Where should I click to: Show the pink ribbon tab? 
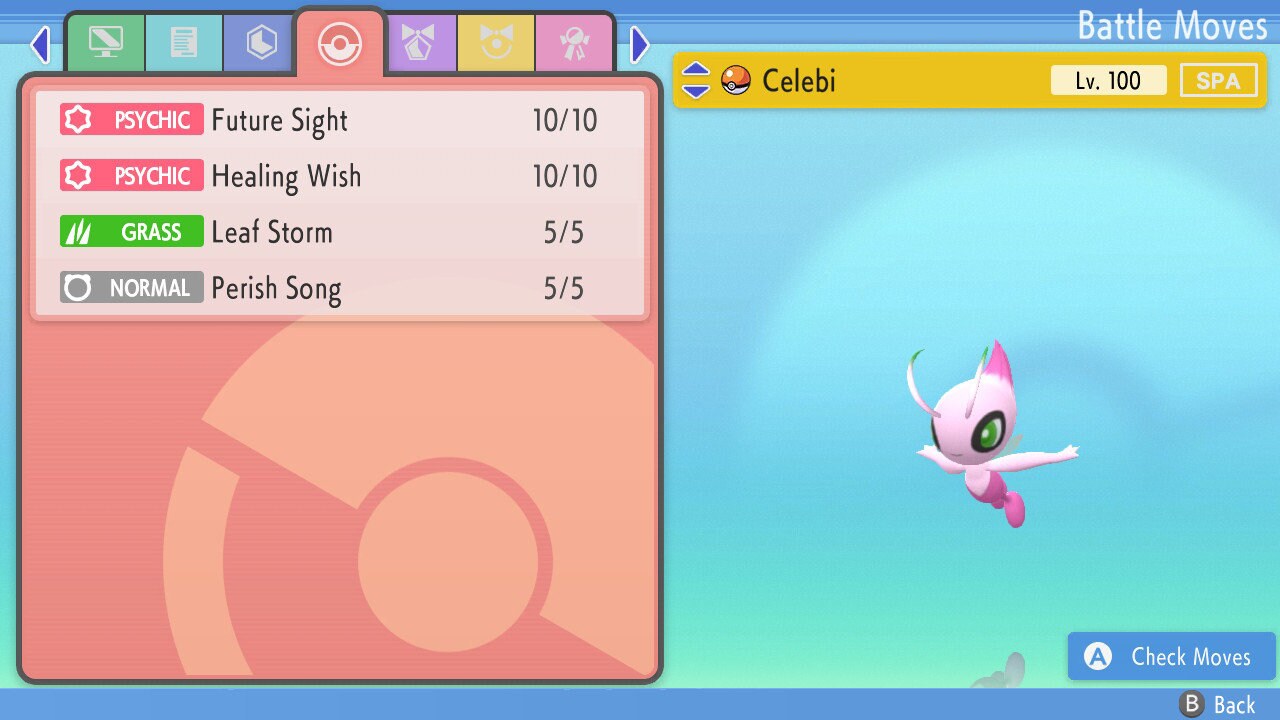[x=574, y=43]
